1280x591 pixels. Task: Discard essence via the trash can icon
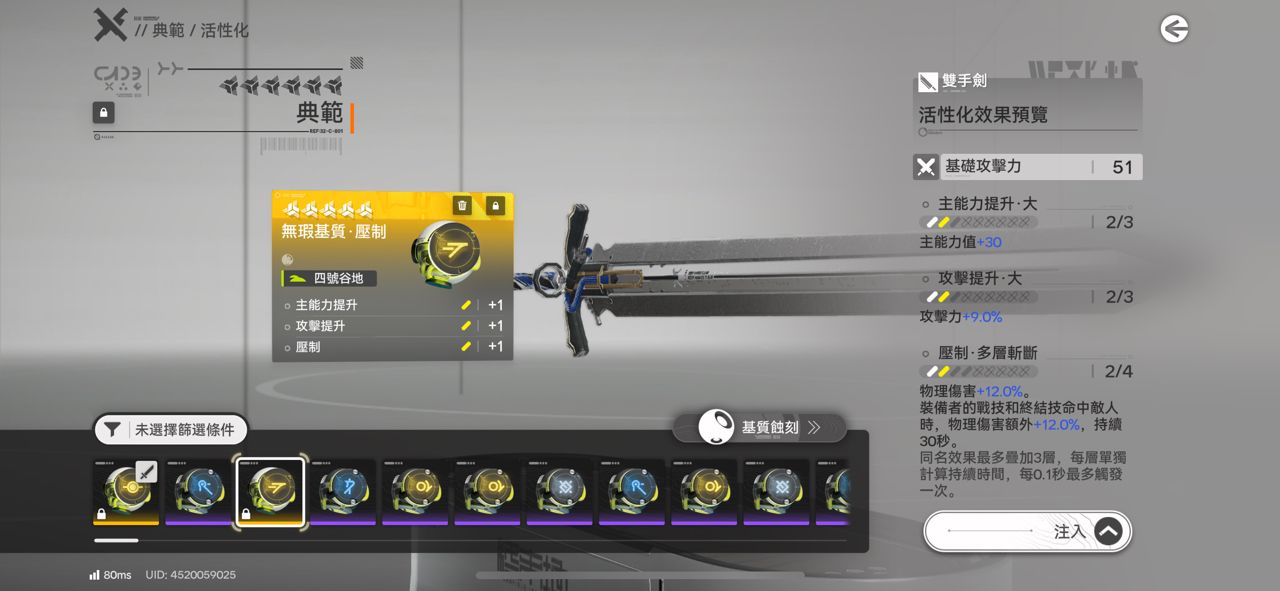click(x=462, y=205)
